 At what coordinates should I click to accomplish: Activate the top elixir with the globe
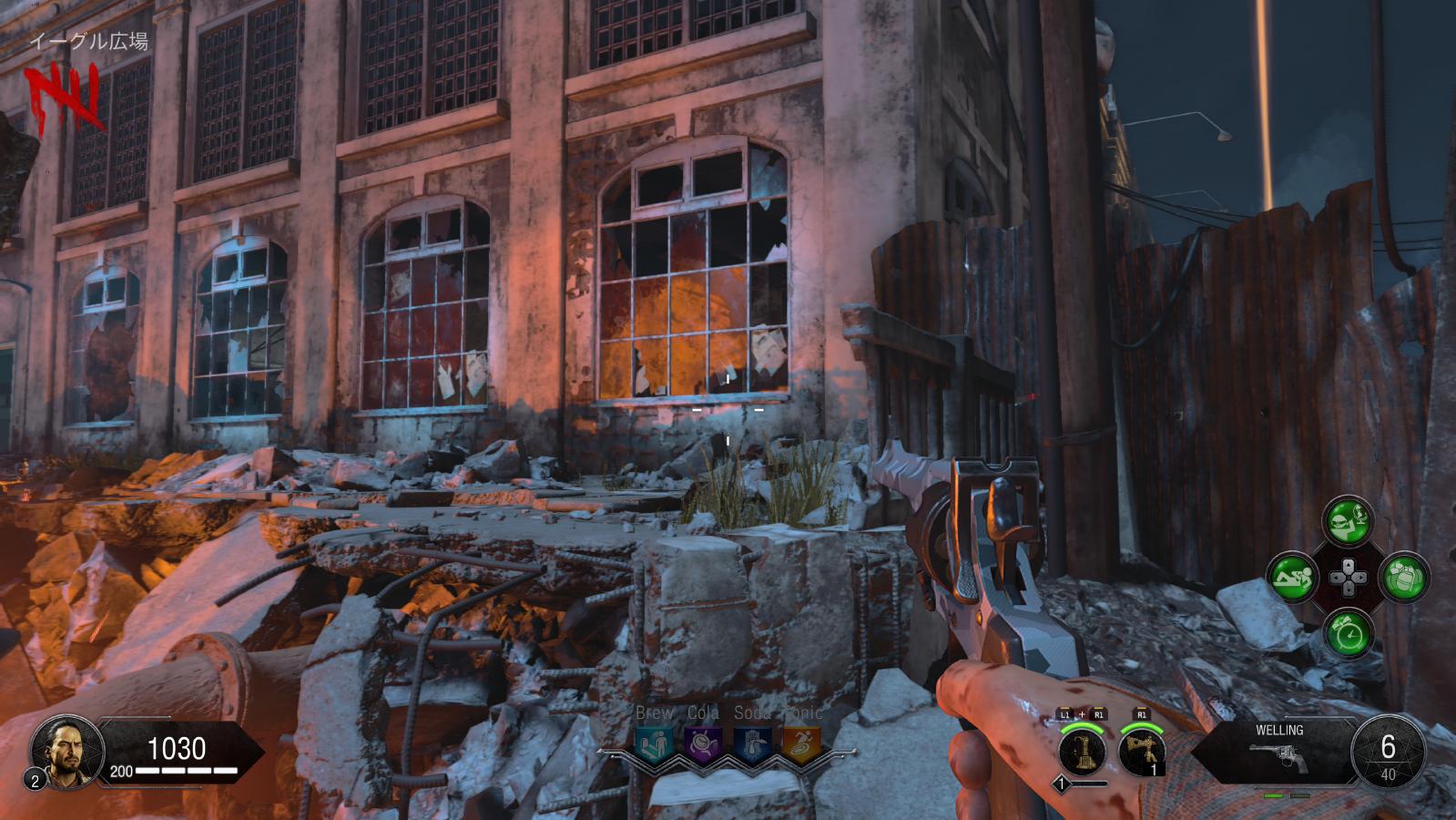[x=1348, y=523]
